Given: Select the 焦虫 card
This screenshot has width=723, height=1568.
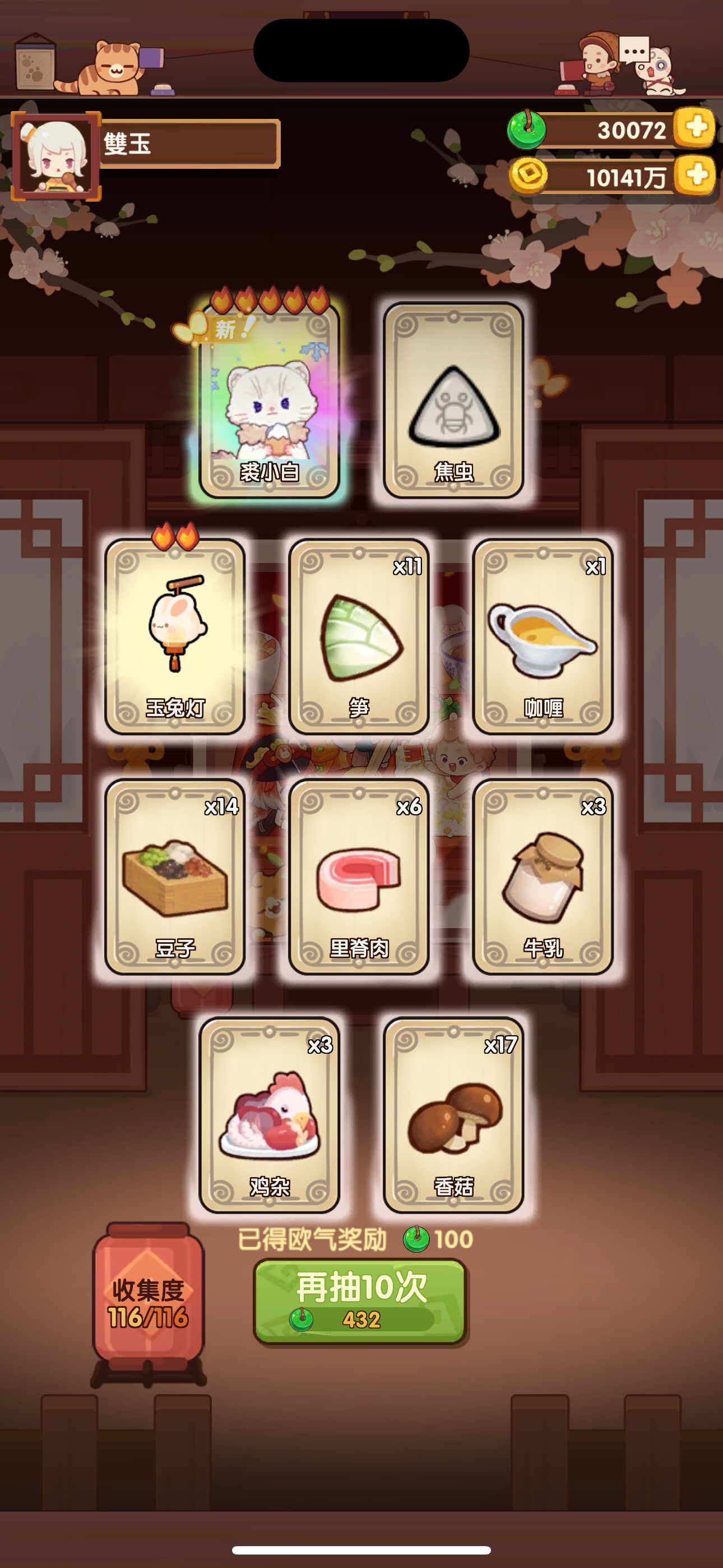Looking at the screenshot, I should coord(452,402).
